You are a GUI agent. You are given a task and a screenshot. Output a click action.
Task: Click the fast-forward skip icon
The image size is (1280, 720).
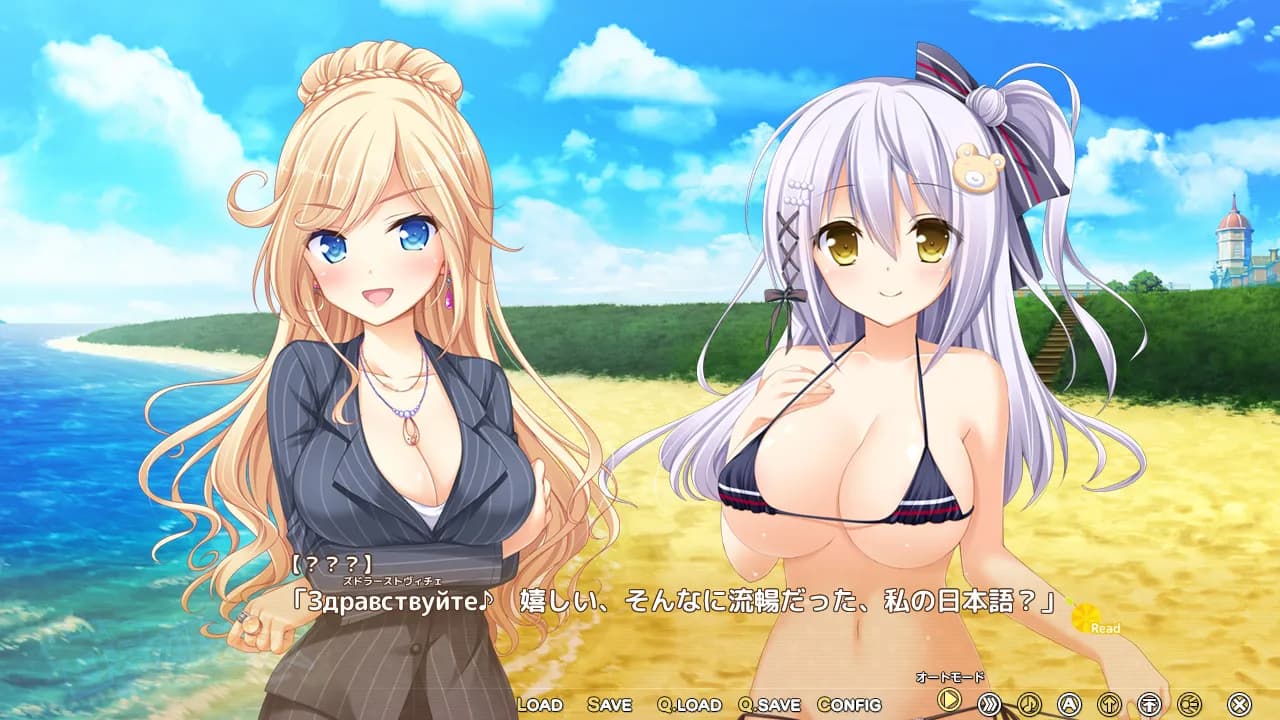pos(989,703)
